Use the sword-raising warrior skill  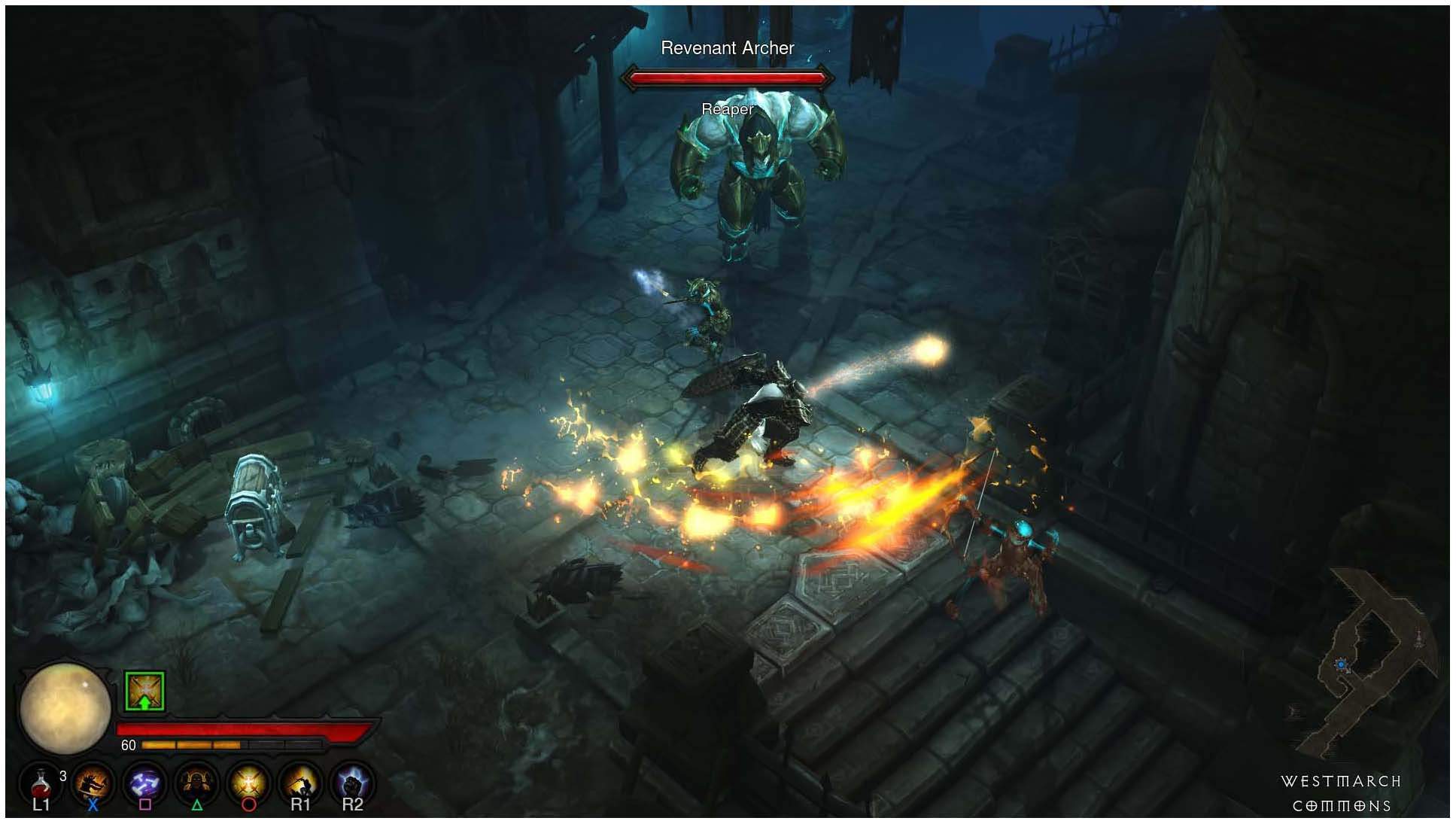300,784
